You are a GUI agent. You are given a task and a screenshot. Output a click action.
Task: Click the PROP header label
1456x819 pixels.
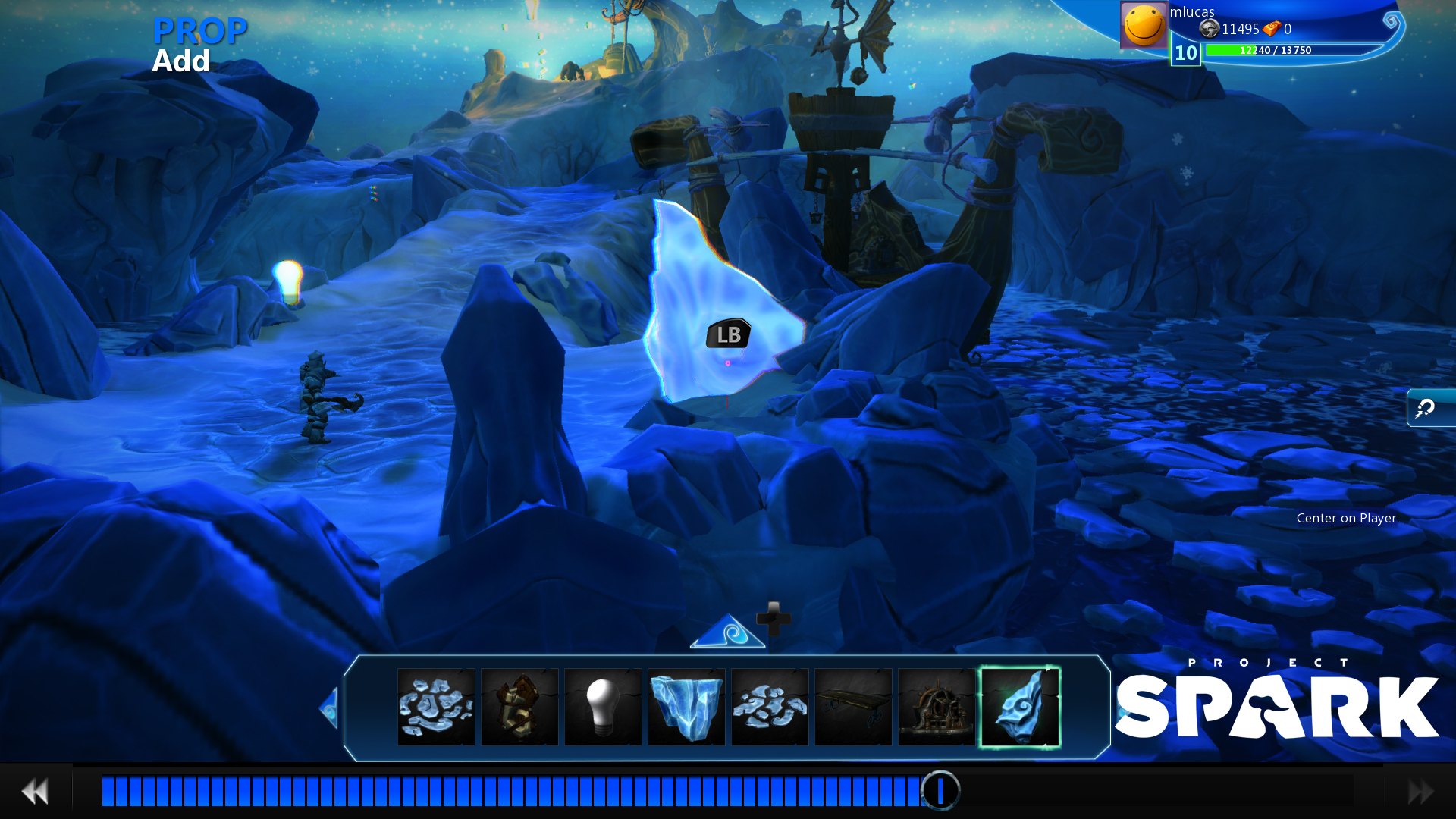click(199, 32)
